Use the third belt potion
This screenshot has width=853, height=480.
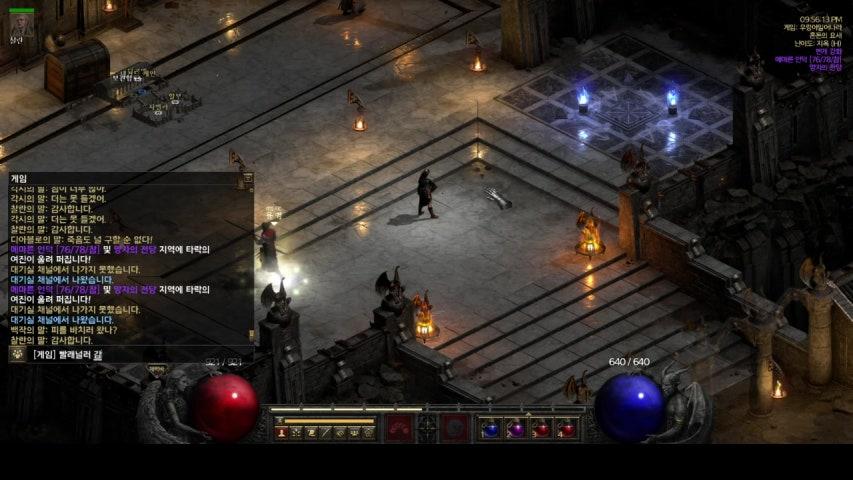tap(542, 429)
